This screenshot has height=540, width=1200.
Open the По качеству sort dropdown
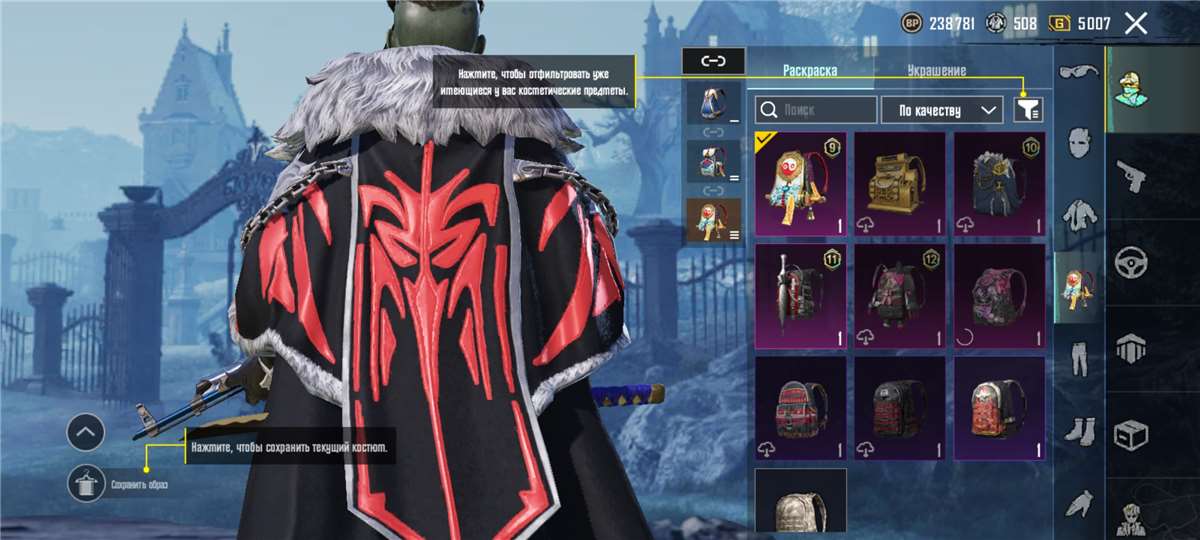941,109
